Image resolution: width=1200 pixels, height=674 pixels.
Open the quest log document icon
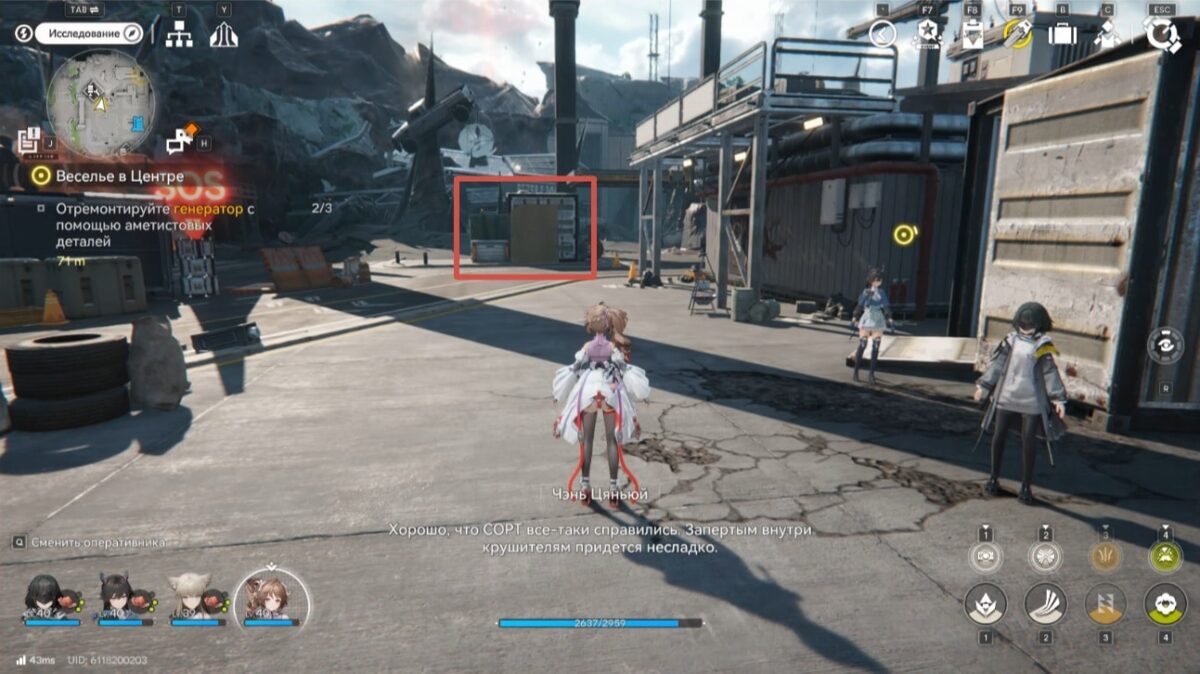click(28, 140)
